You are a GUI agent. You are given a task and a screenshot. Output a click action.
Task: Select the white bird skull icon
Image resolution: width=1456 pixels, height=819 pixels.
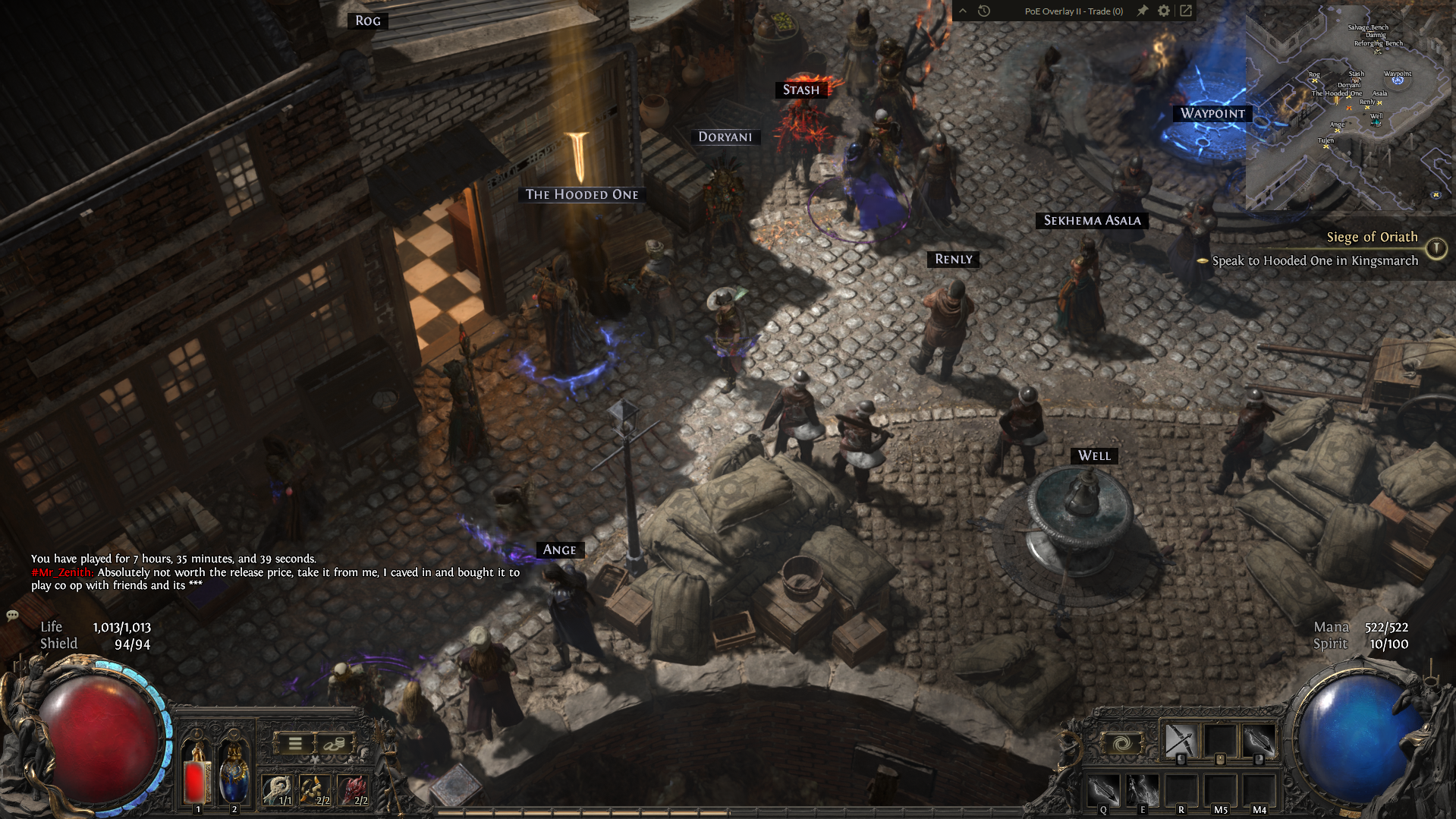click(x=278, y=789)
